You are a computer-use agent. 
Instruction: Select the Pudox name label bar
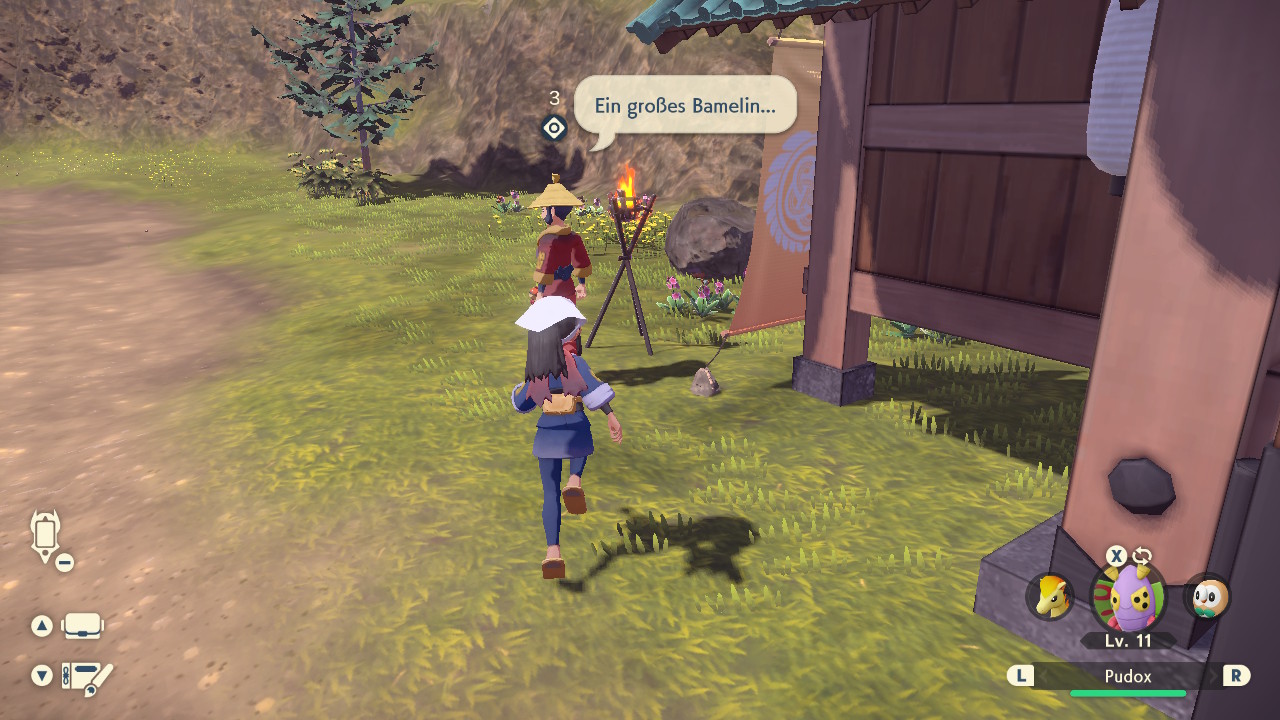[x=1128, y=676]
